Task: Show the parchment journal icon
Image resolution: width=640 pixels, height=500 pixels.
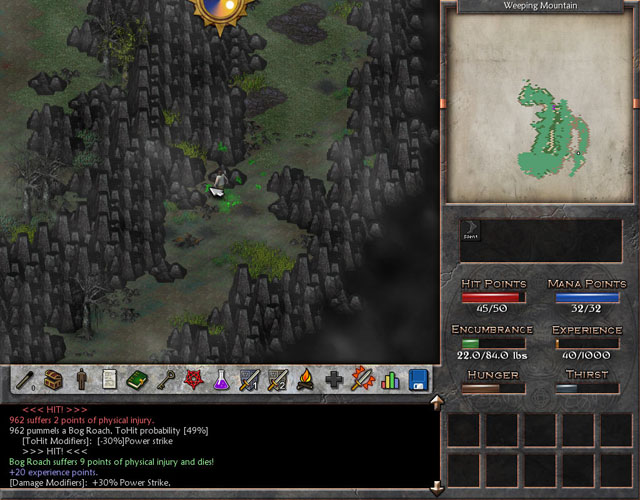Action: 109,380
